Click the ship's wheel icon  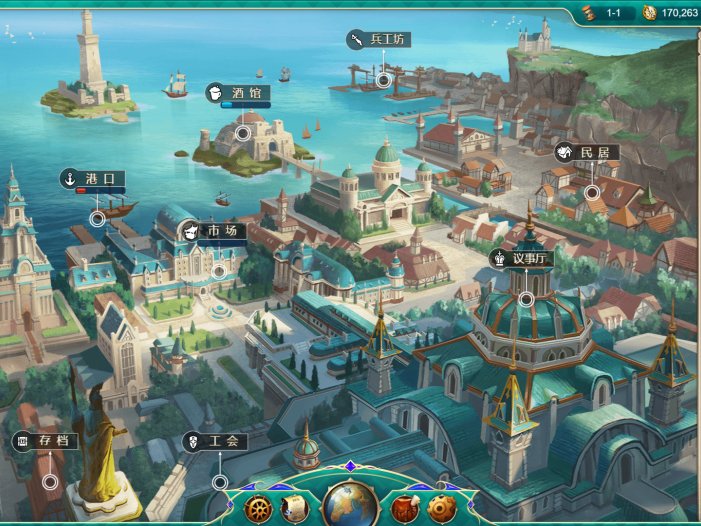(x=258, y=507)
